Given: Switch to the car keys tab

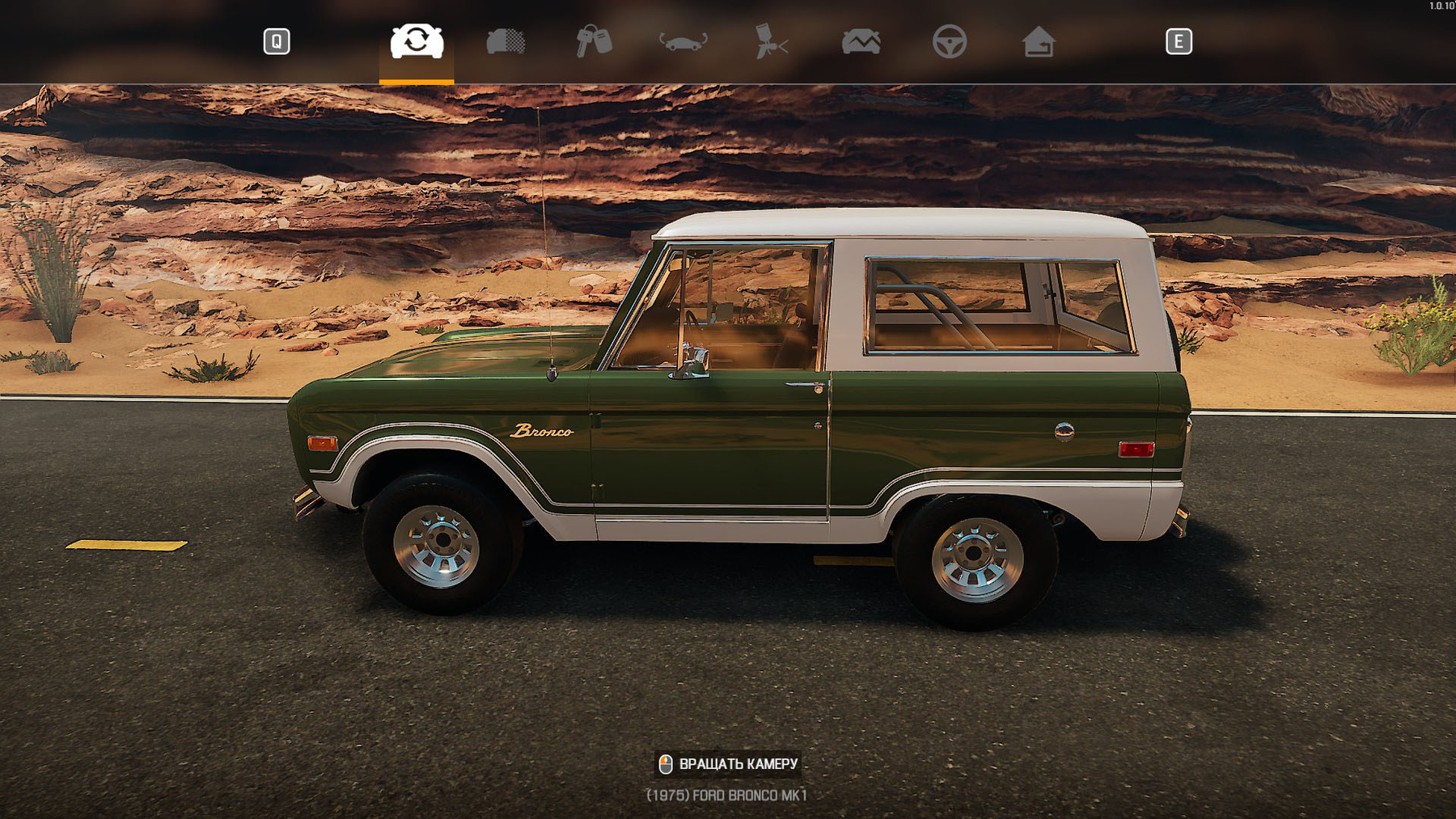Looking at the screenshot, I should coord(595,41).
